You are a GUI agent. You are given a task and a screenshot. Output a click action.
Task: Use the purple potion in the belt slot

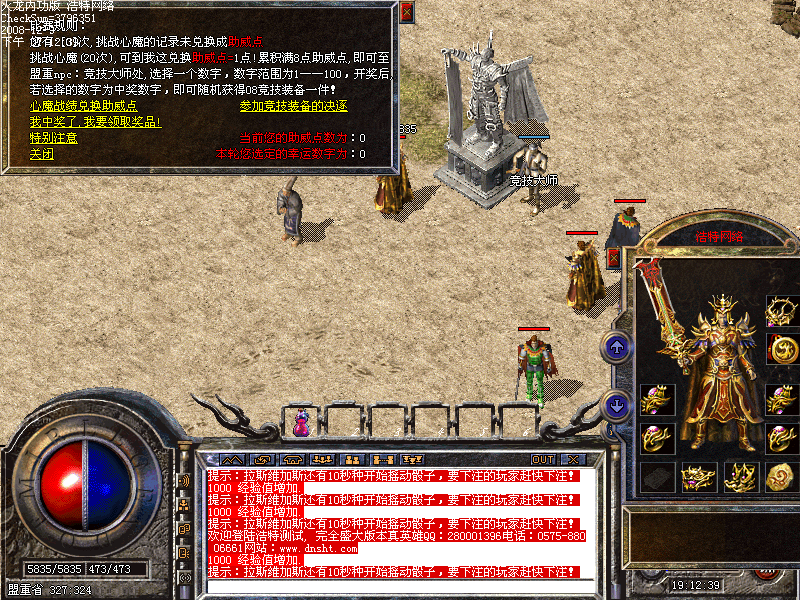[x=300, y=422]
